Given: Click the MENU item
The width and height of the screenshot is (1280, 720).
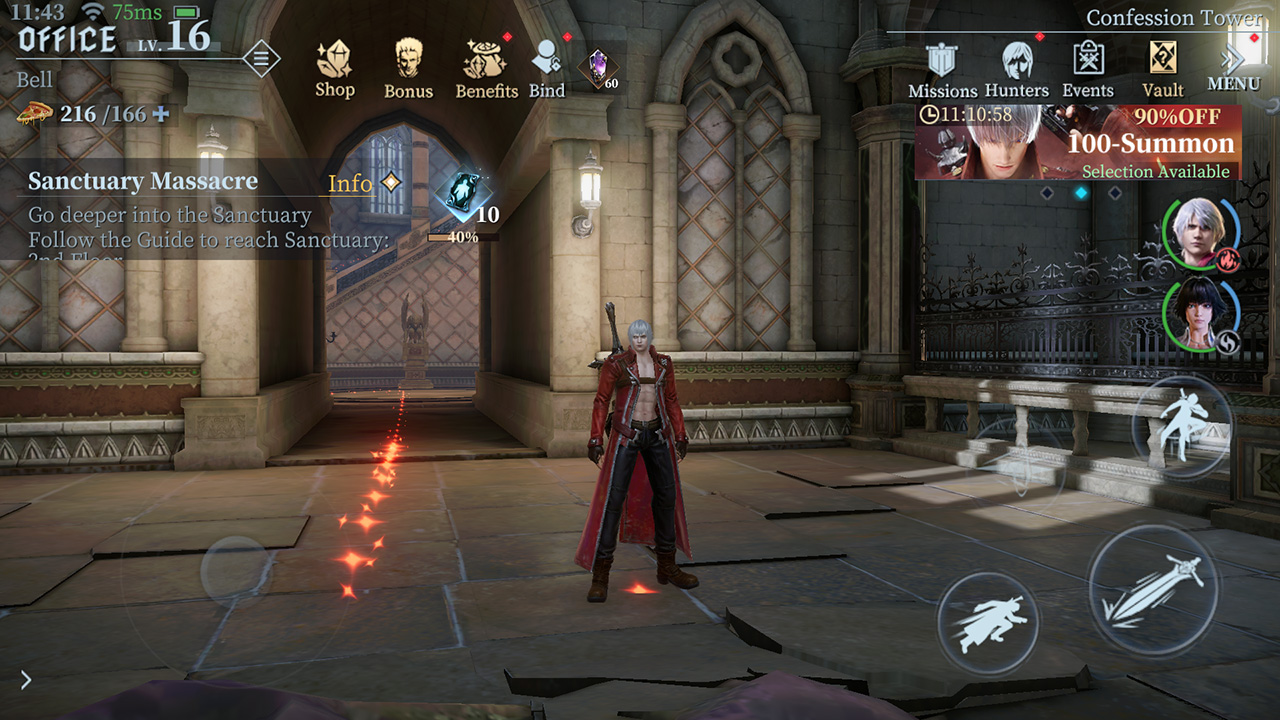Looking at the screenshot, I should point(1233,84).
